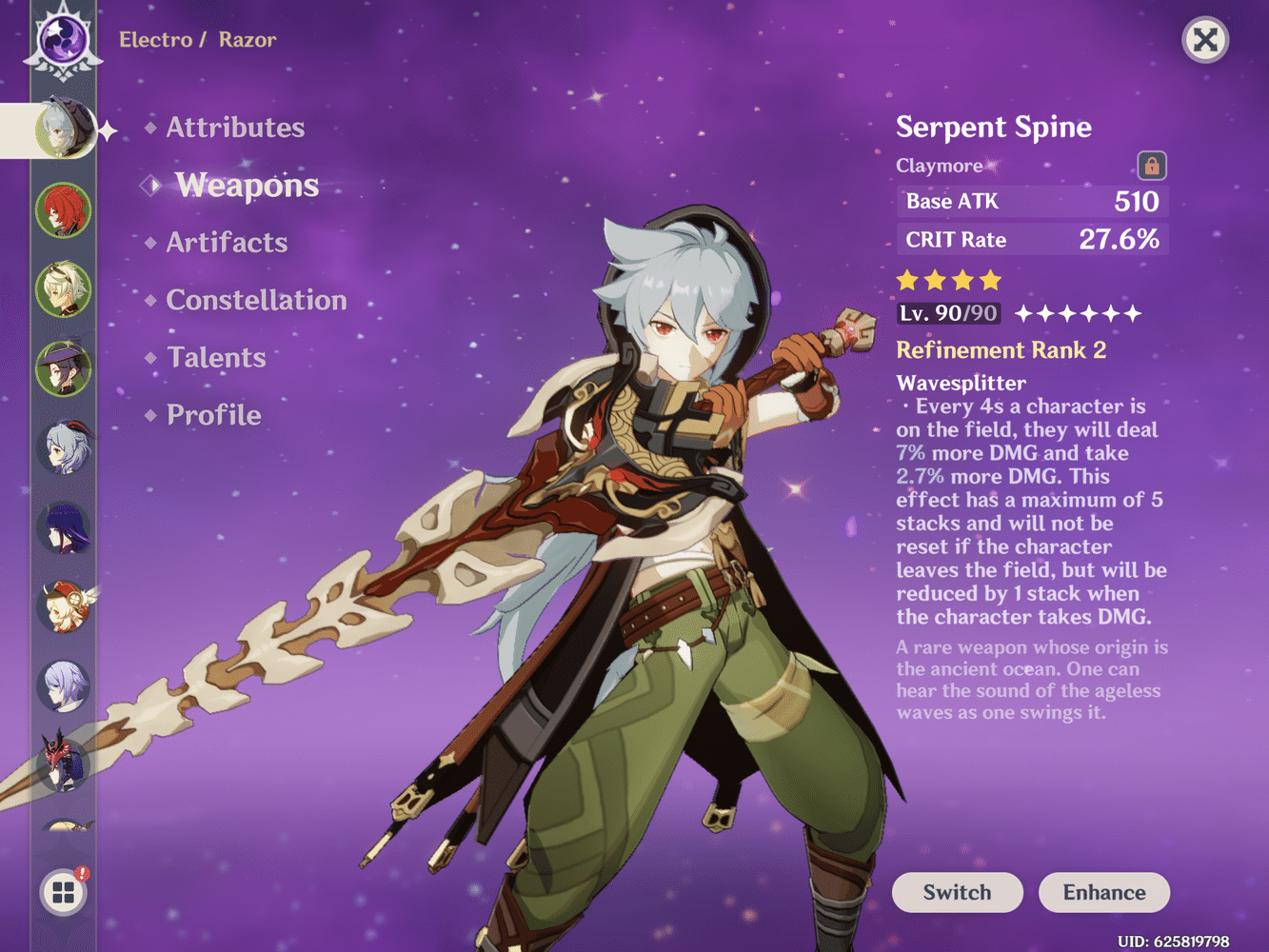Screen dimensions: 1269x952
Task: Select the Weapons menu entry
Action: (x=247, y=186)
